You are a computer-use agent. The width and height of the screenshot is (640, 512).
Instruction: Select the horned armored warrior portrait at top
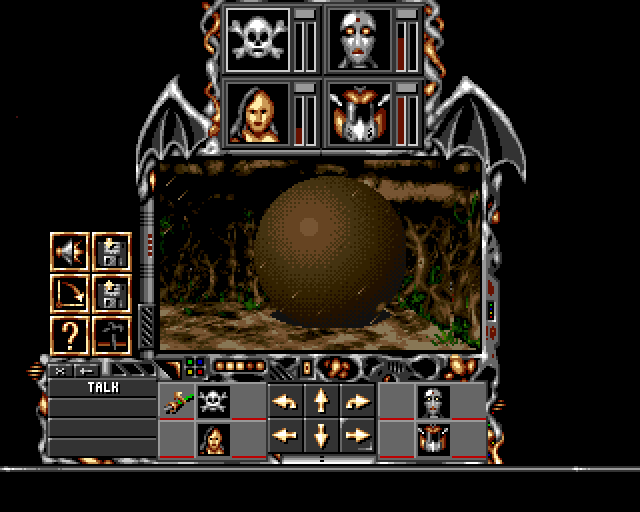pyautogui.click(x=357, y=113)
